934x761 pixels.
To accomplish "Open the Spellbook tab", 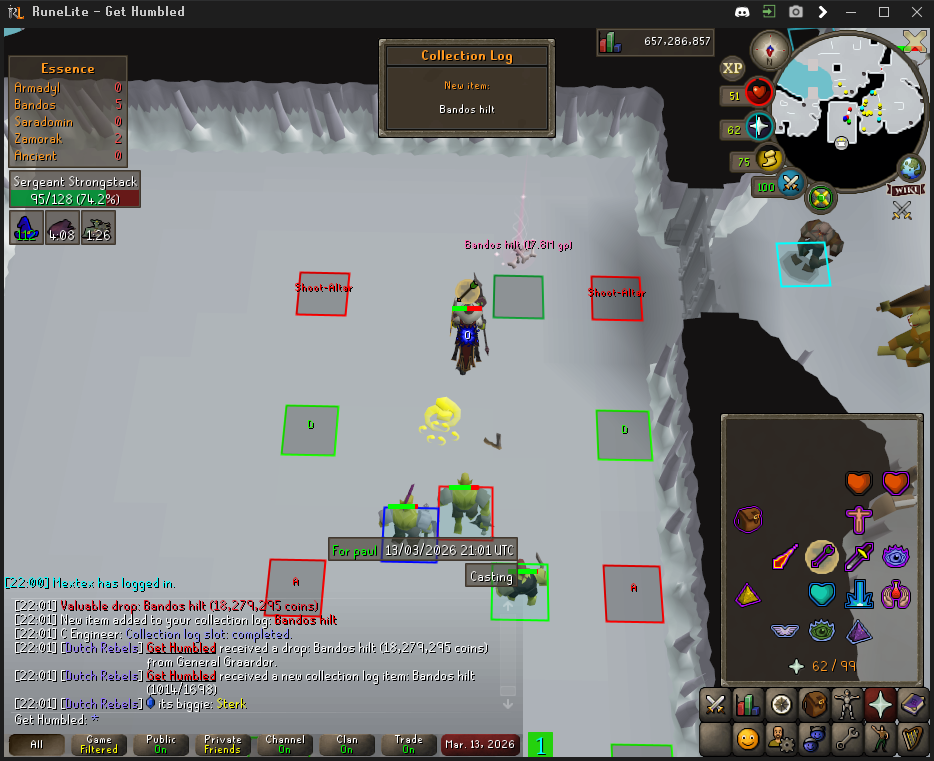I will pos(913,703).
